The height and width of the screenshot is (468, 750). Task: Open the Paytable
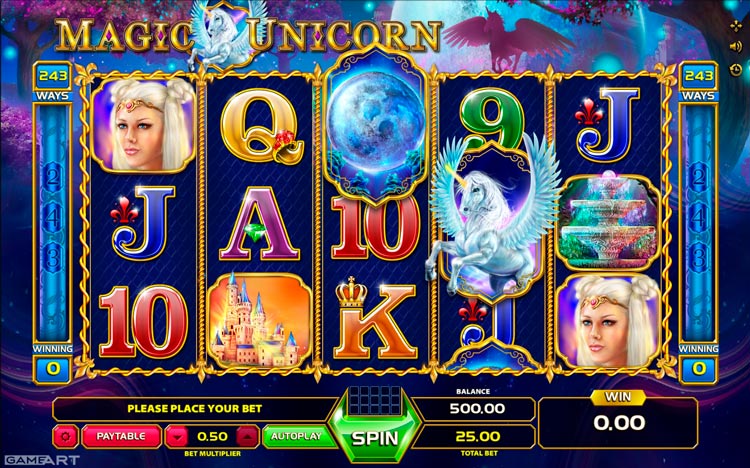pyautogui.click(x=121, y=436)
